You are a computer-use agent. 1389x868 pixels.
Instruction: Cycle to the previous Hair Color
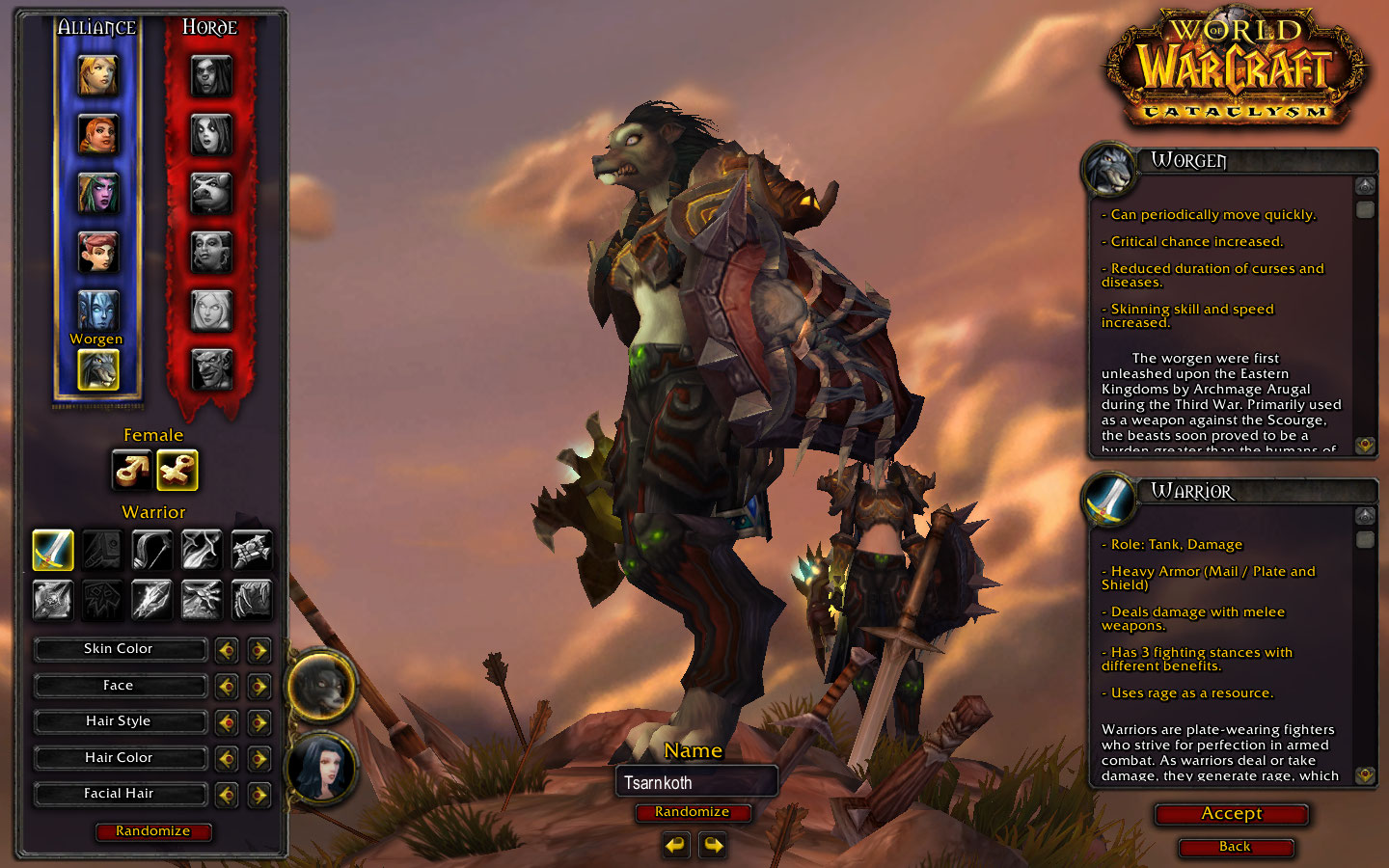pyautogui.click(x=227, y=759)
